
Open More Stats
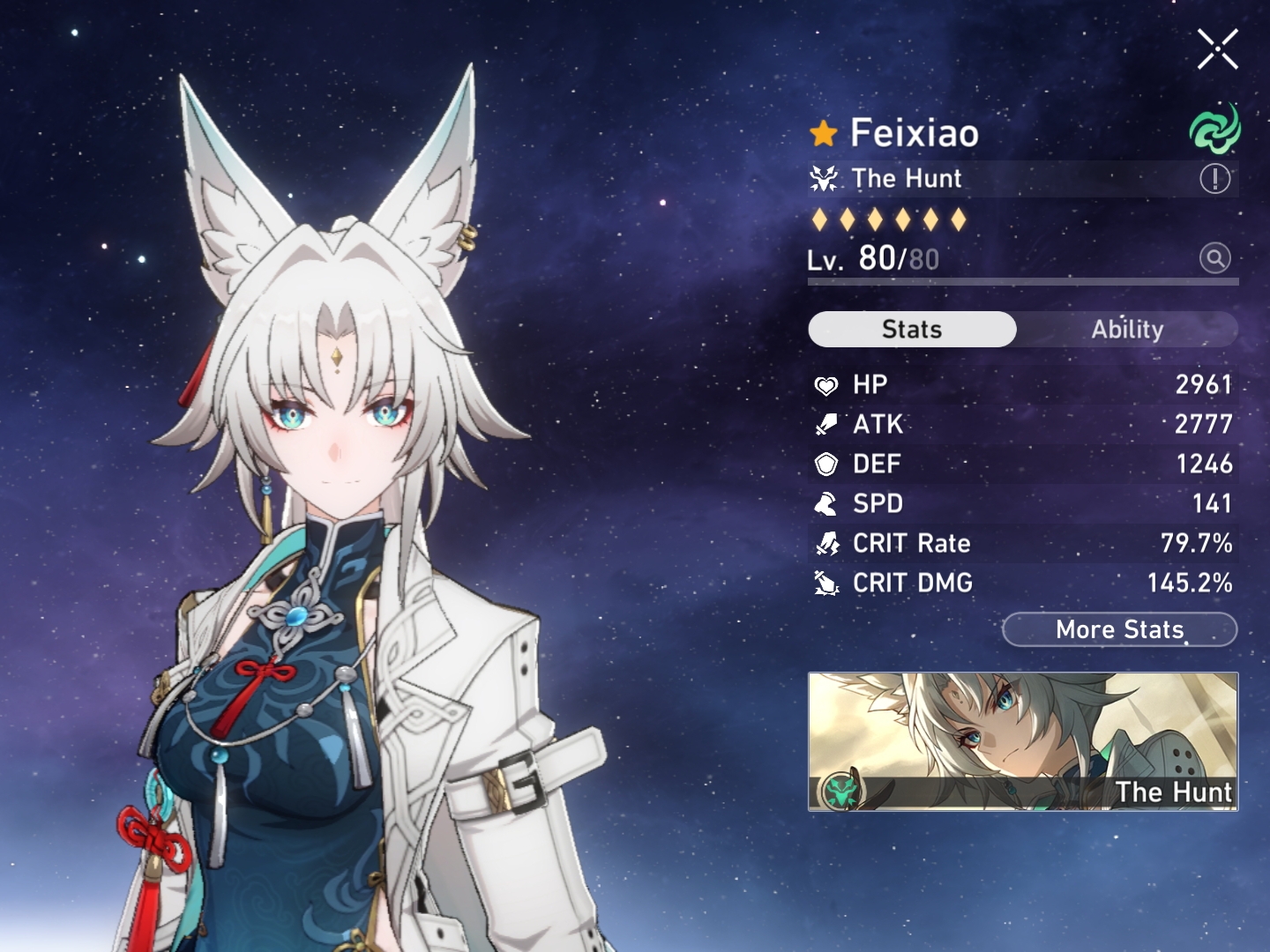tap(1118, 629)
